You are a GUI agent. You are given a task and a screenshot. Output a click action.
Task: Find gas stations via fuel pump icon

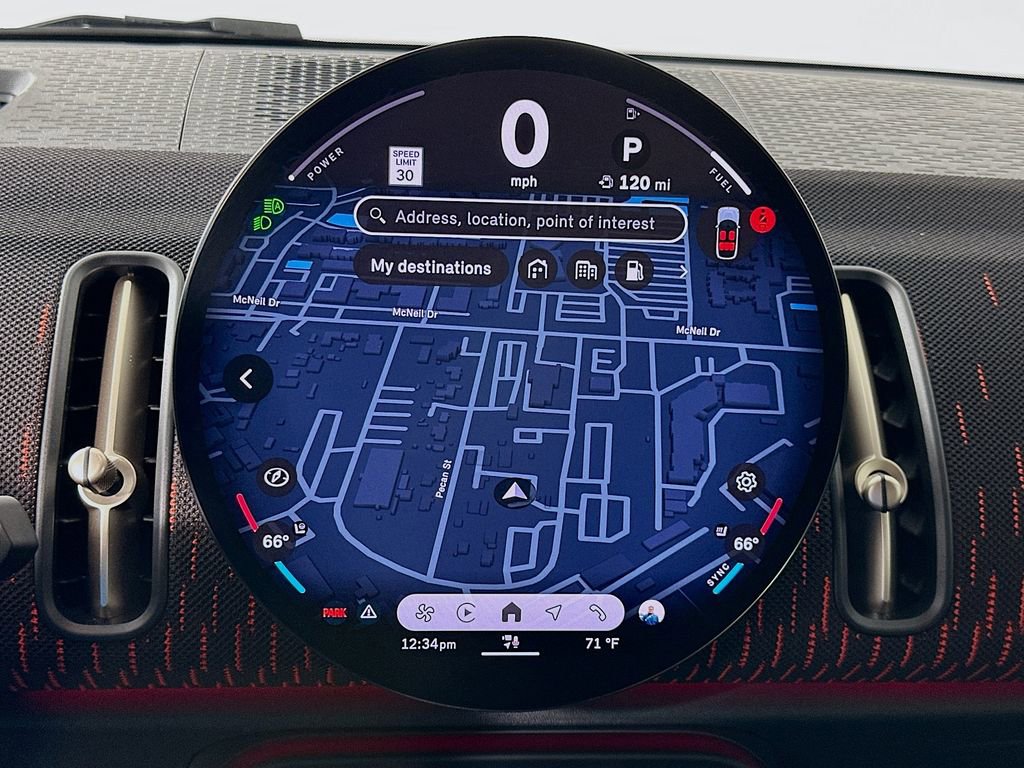point(633,269)
